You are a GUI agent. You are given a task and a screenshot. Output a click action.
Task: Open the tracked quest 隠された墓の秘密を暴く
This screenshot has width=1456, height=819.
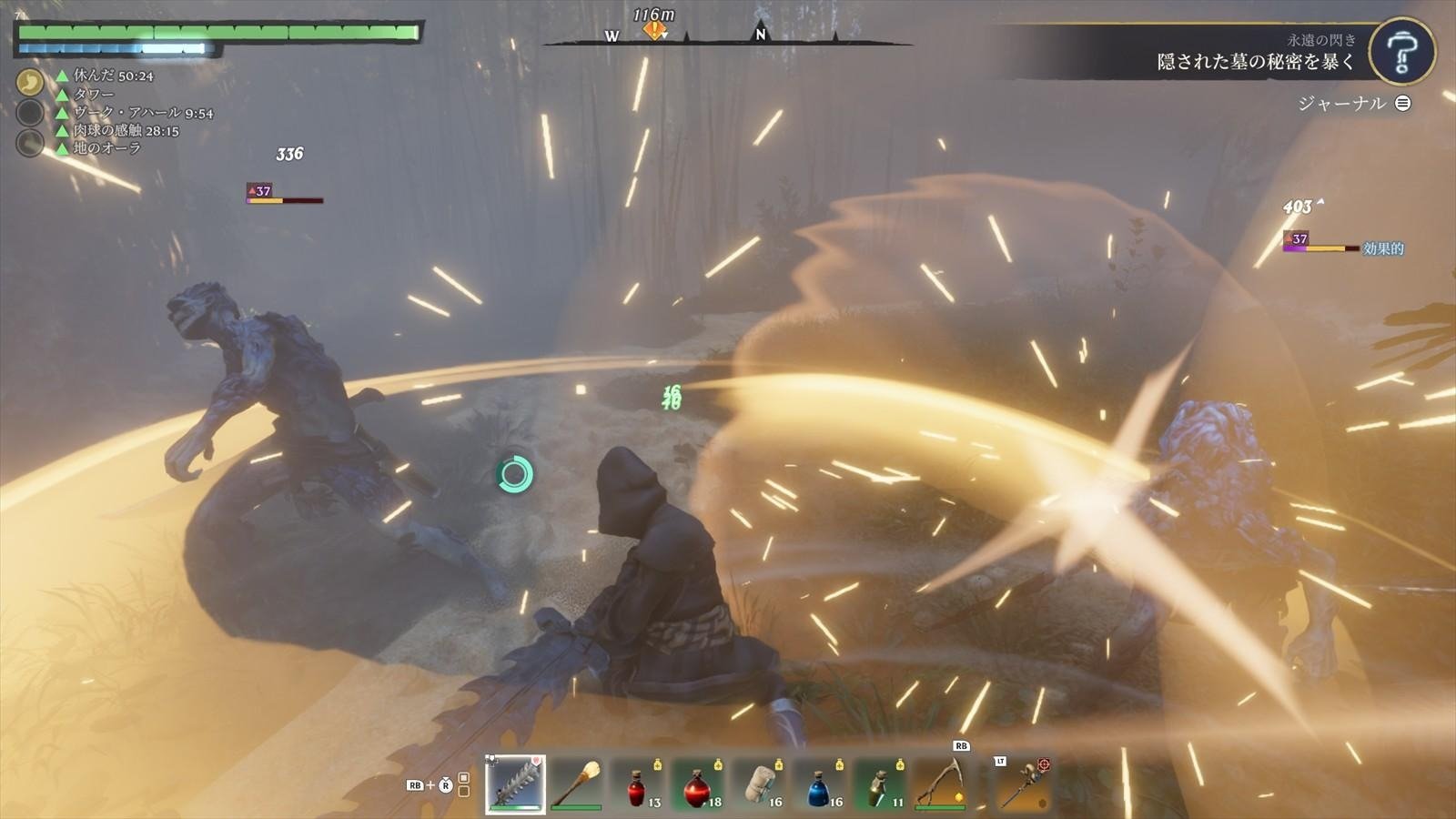tap(1256, 62)
